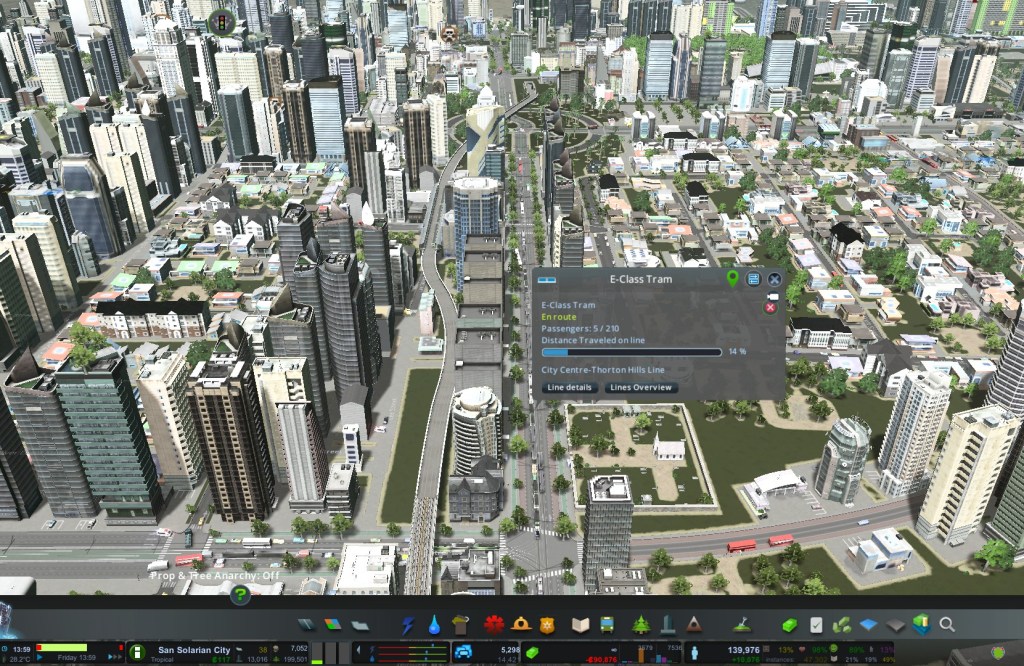Screen dimensions: 1024x666
Task: Open the green question mark help button
Action: 240,594
